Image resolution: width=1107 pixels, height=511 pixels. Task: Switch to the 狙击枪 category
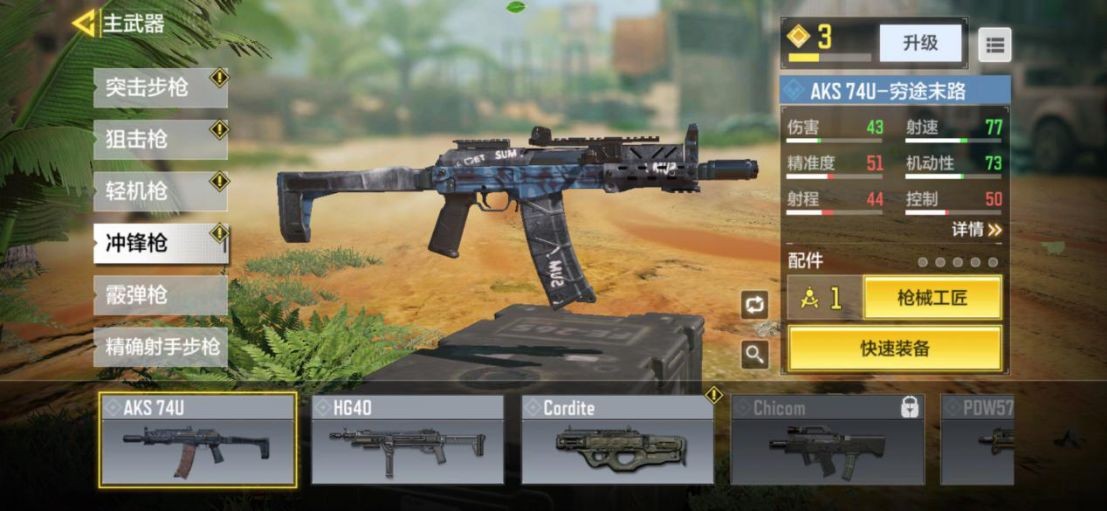pos(160,140)
